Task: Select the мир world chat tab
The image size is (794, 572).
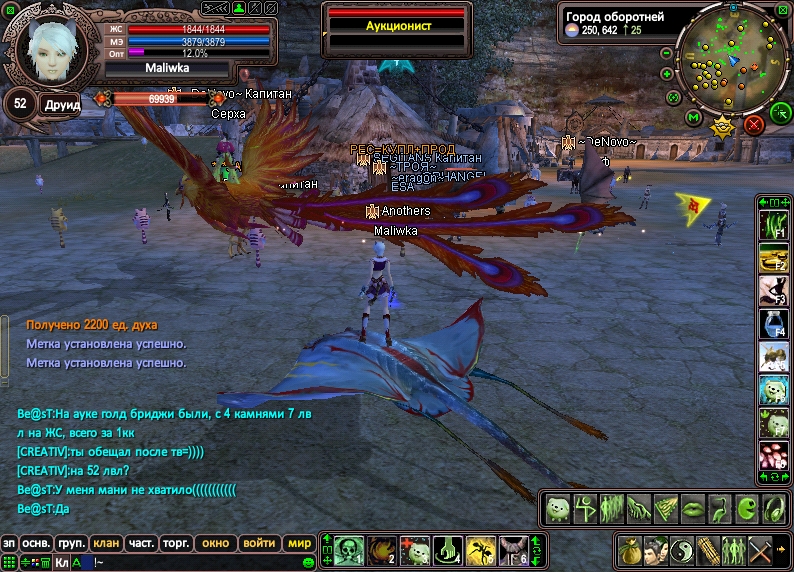Action: tap(299, 543)
